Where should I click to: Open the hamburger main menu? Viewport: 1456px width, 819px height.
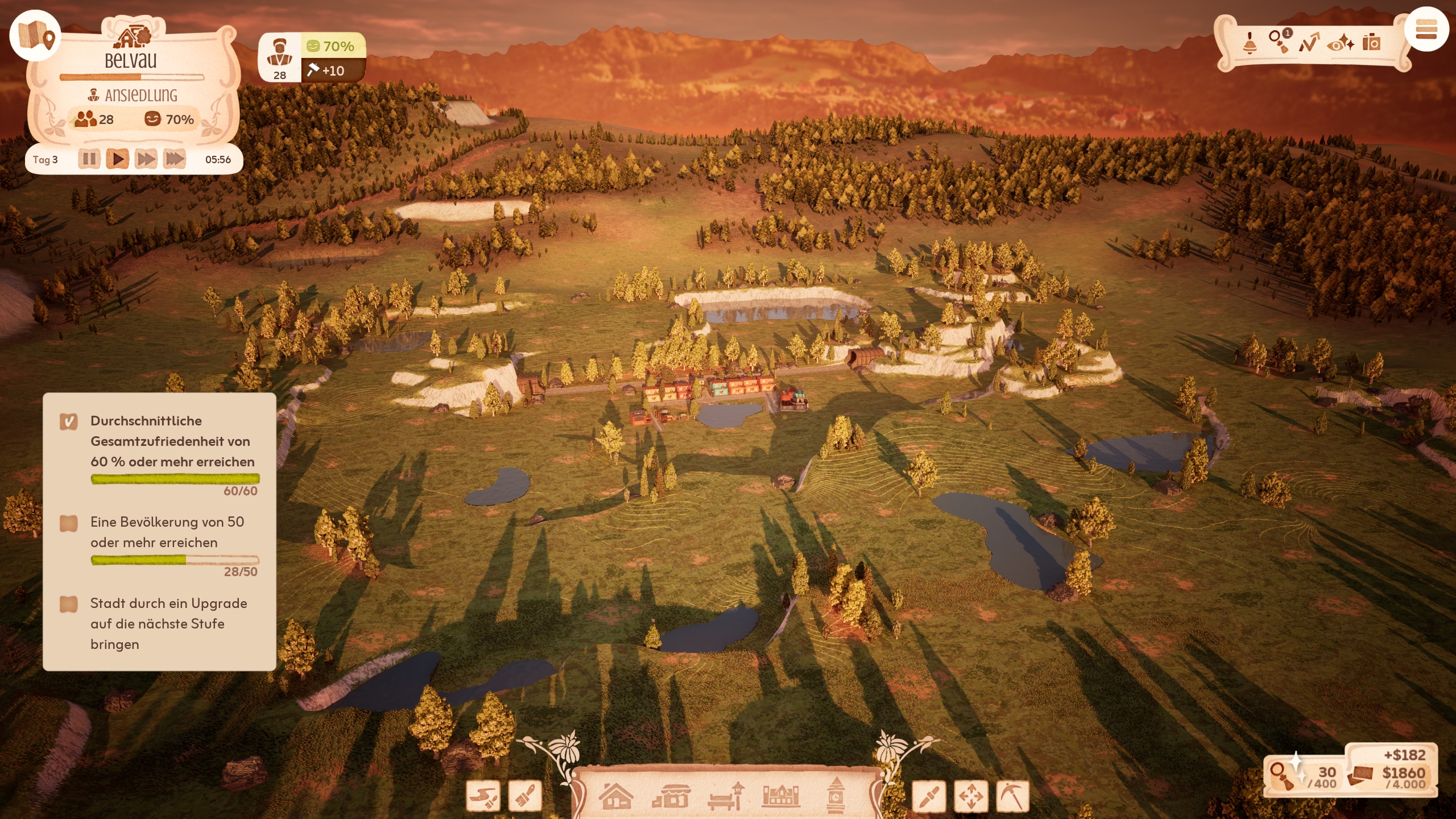pos(1426,30)
